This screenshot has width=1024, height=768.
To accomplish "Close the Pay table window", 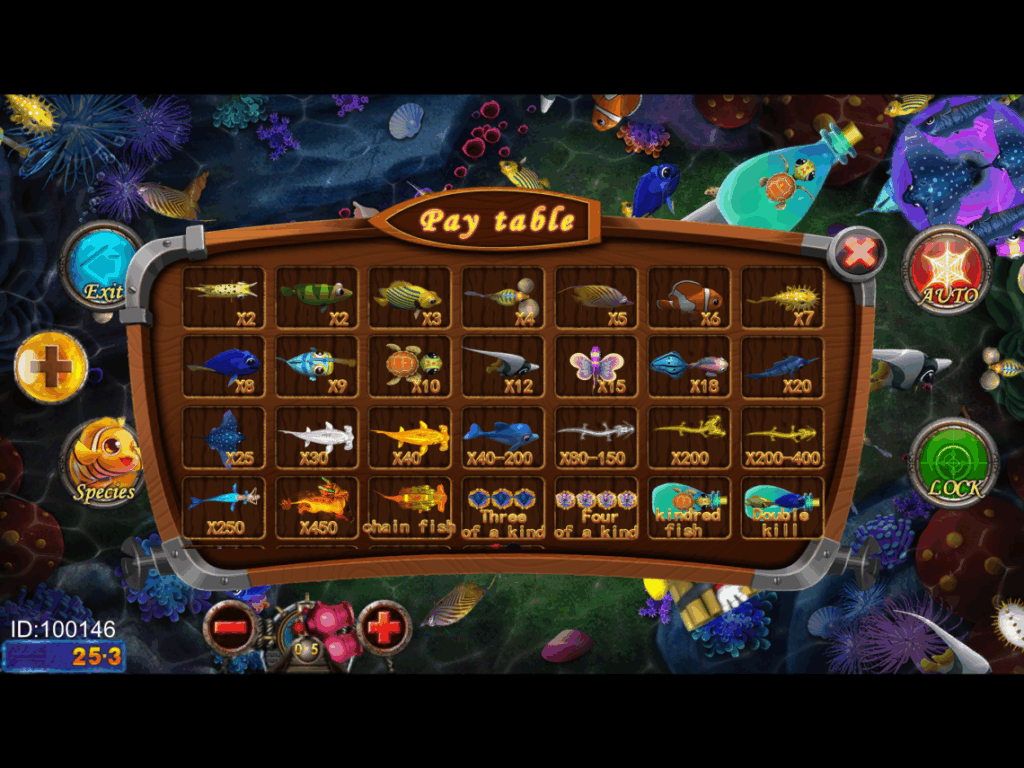I will pos(858,253).
